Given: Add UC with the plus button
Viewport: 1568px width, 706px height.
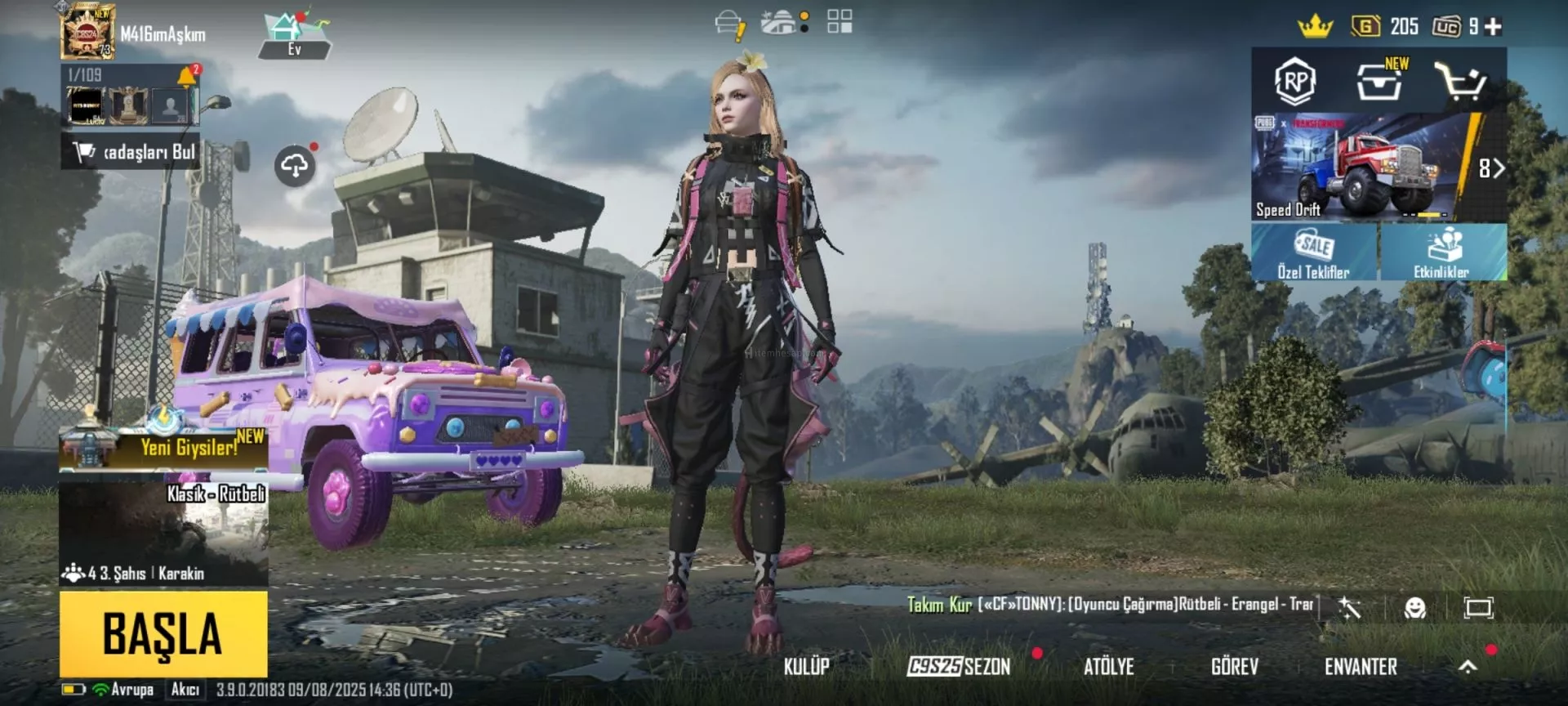Looking at the screenshot, I should click(x=1494, y=27).
